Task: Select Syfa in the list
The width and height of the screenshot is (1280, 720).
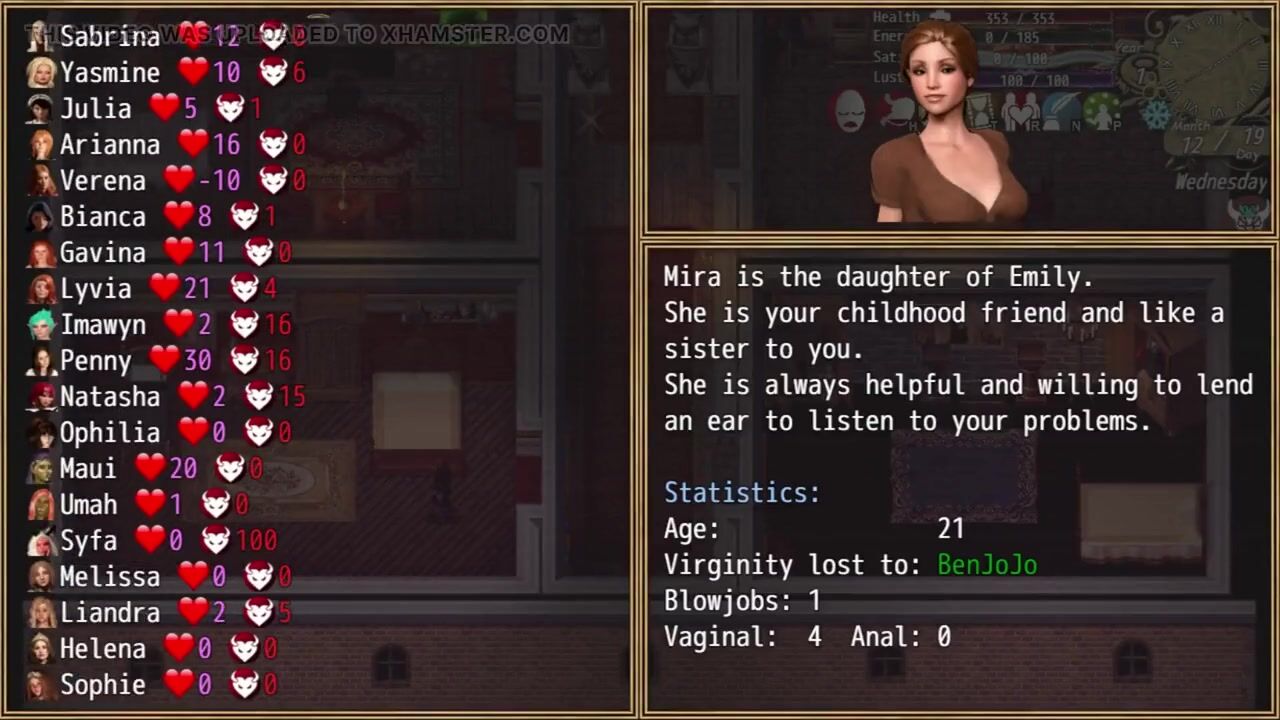Action: (88, 541)
